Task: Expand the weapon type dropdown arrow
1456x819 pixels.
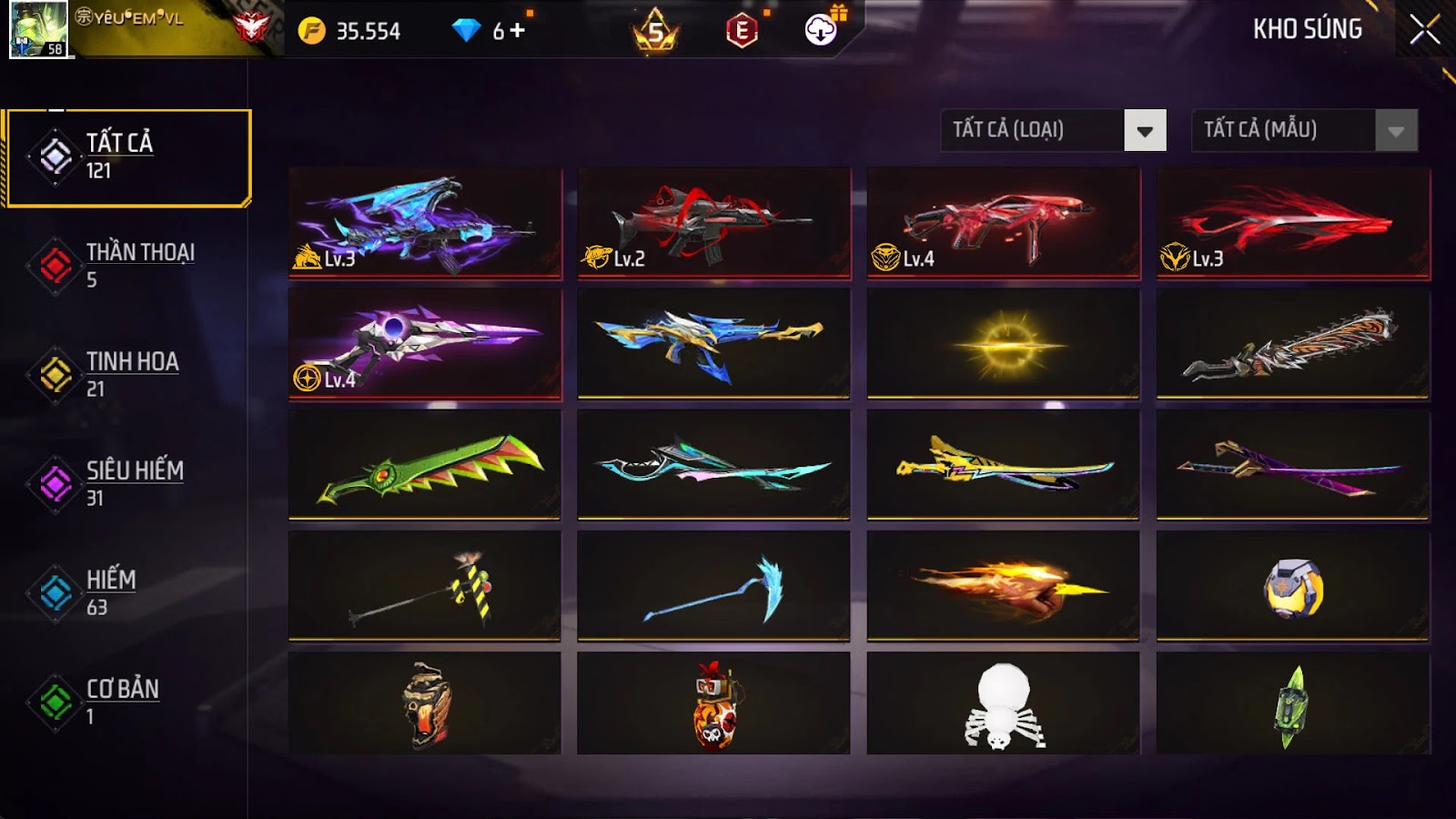Action: click(x=1146, y=130)
